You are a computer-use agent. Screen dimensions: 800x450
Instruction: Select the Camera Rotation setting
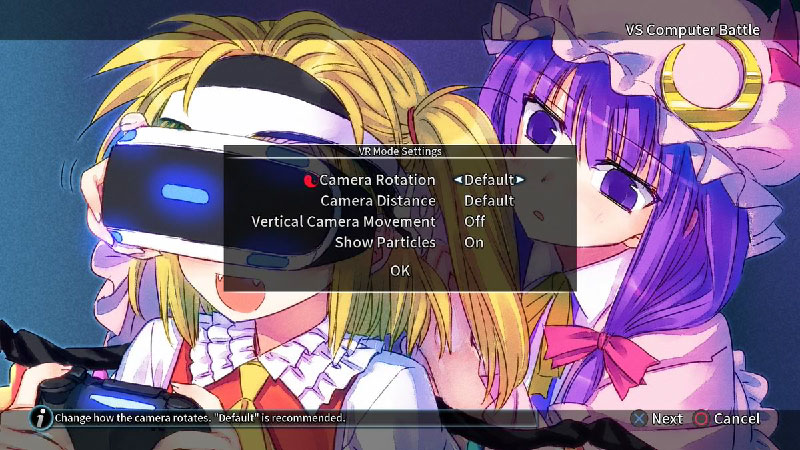377,180
